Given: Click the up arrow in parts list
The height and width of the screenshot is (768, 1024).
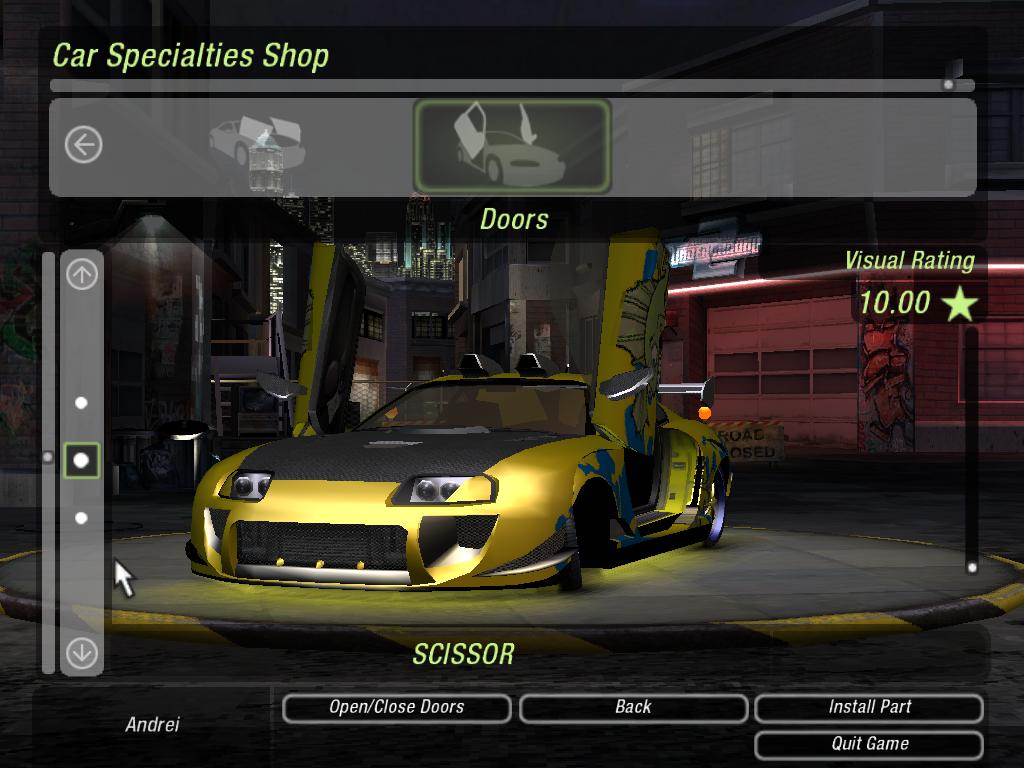Looking at the screenshot, I should pos(82,274).
